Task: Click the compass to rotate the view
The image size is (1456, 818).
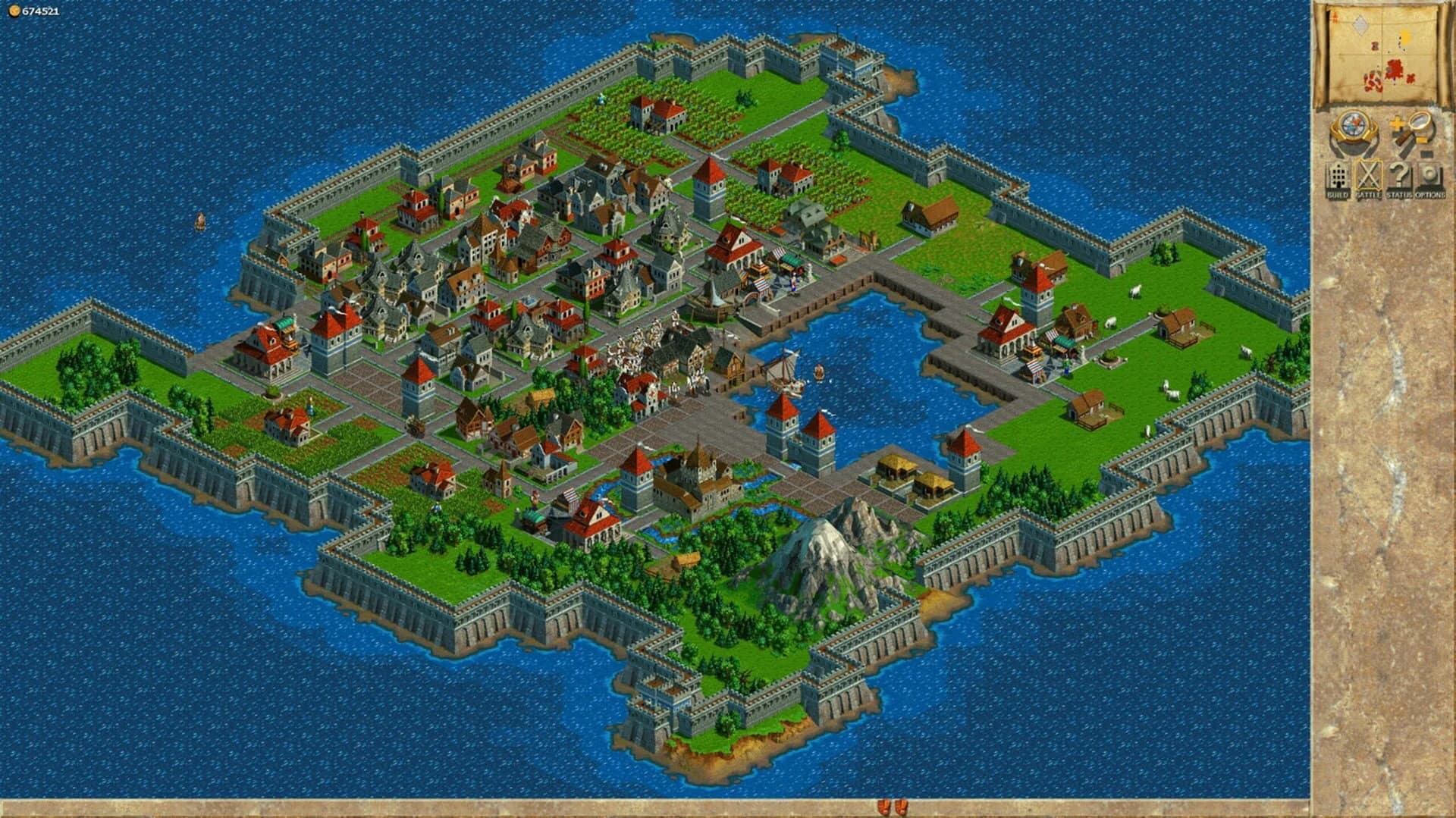Action: pyautogui.click(x=1354, y=124)
